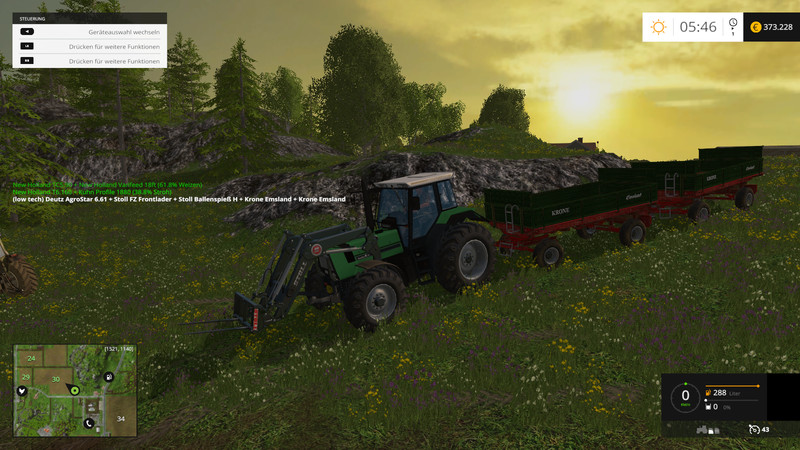Choose the phone marker on the minimap
This screenshot has height=450, width=800.
pos(89,423)
